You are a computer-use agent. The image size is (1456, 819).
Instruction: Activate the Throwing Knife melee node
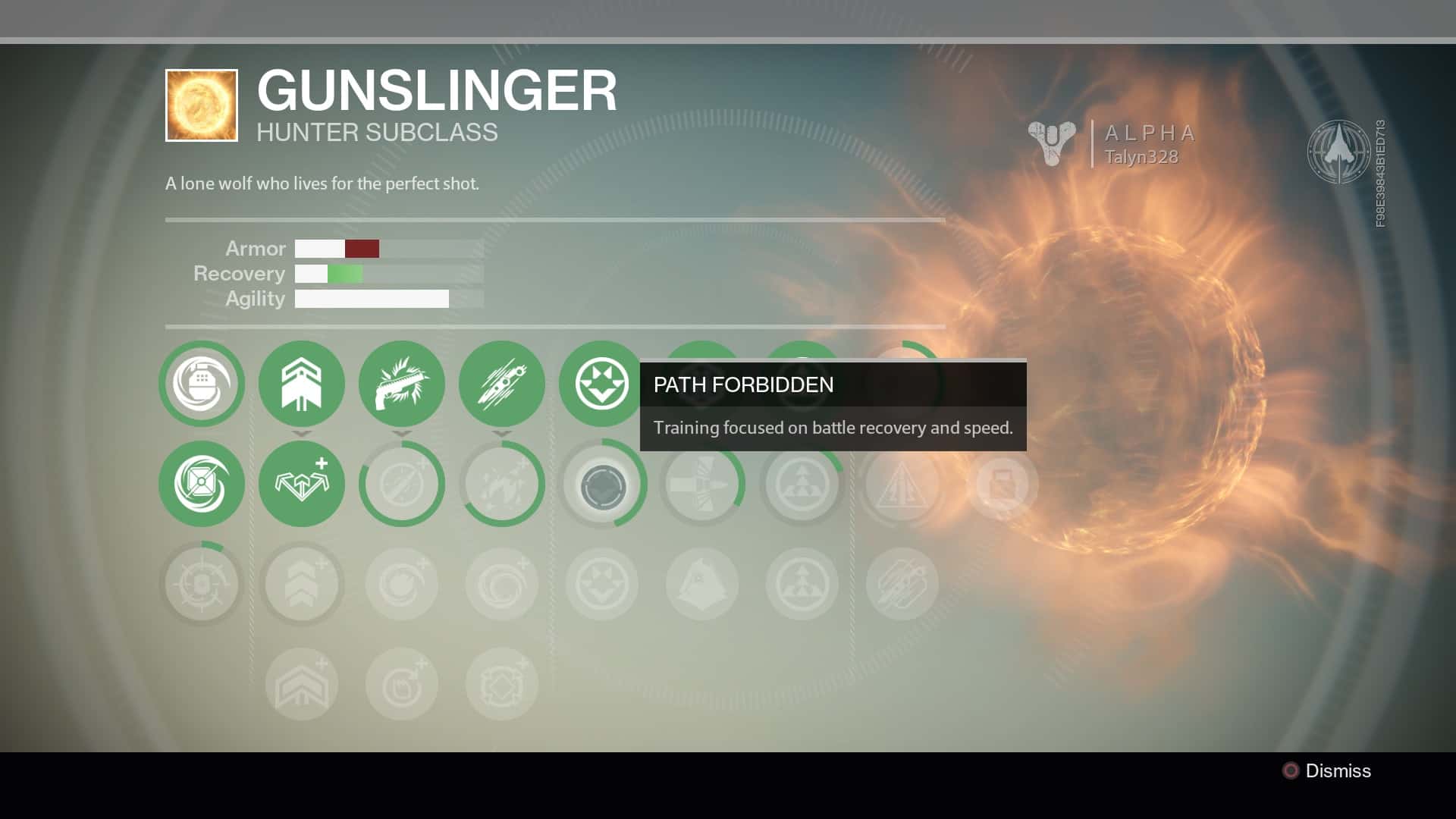pos(502,384)
